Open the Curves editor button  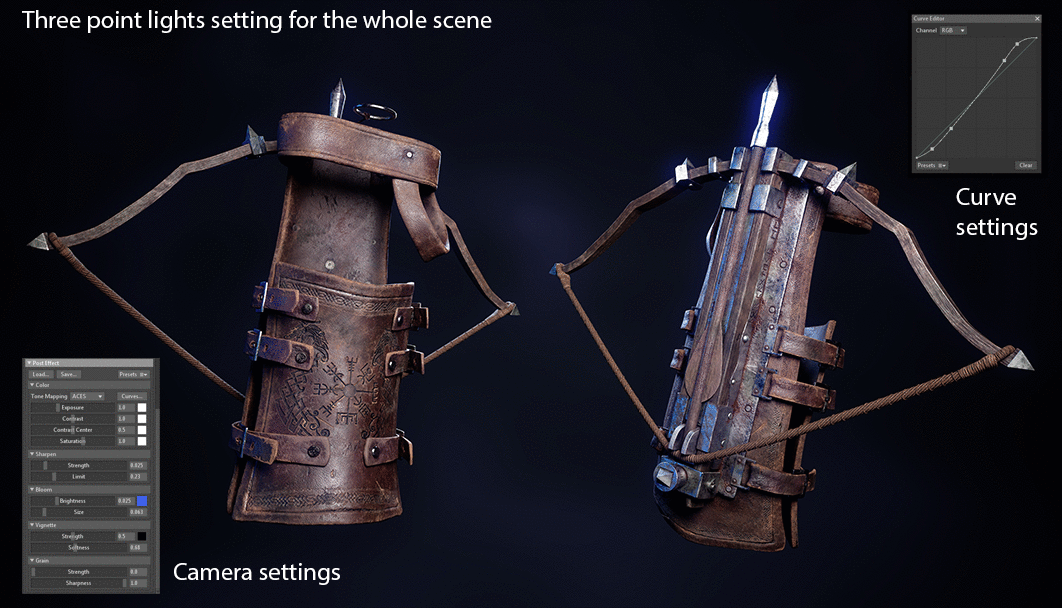pyautogui.click(x=133, y=396)
